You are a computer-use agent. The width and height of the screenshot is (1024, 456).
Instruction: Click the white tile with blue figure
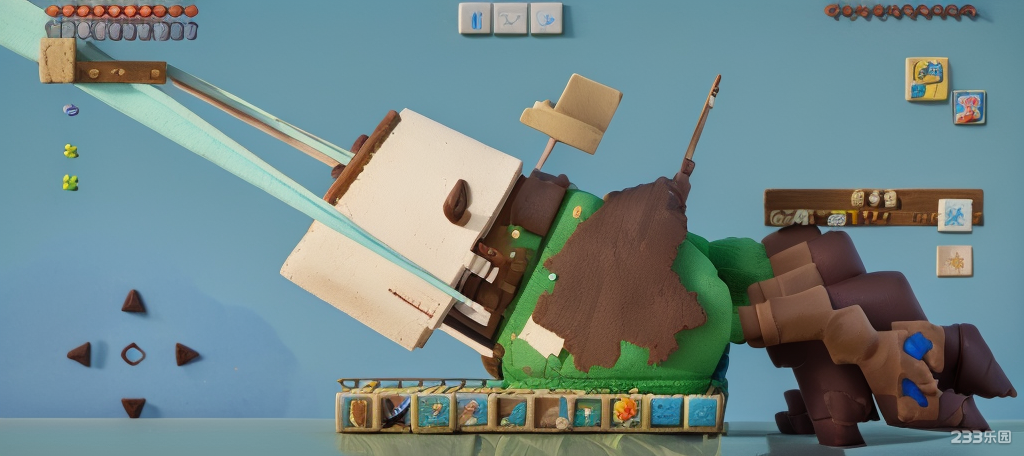coord(954,215)
